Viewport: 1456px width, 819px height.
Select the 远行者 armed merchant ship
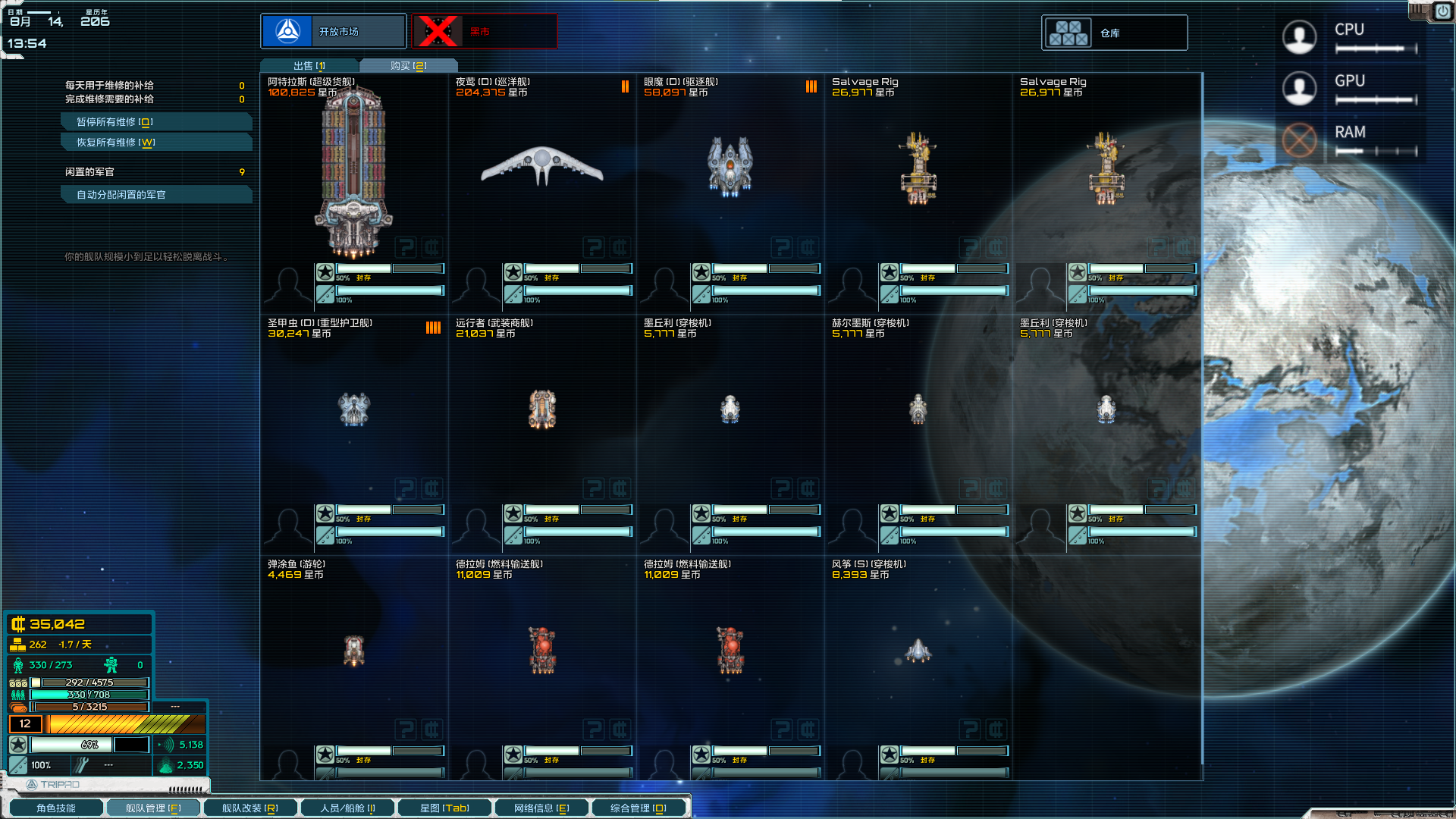(x=541, y=409)
